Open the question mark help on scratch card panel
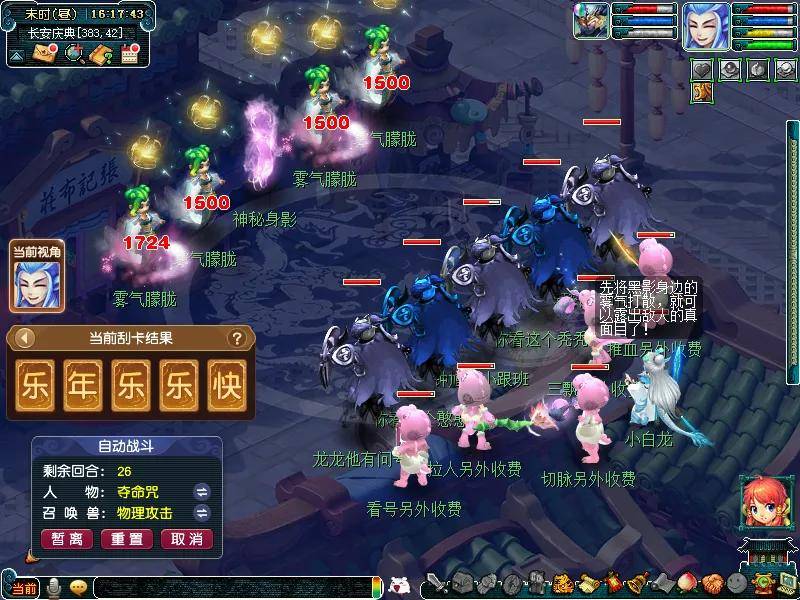The height and width of the screenshot is (600, 800). point(237,338)
